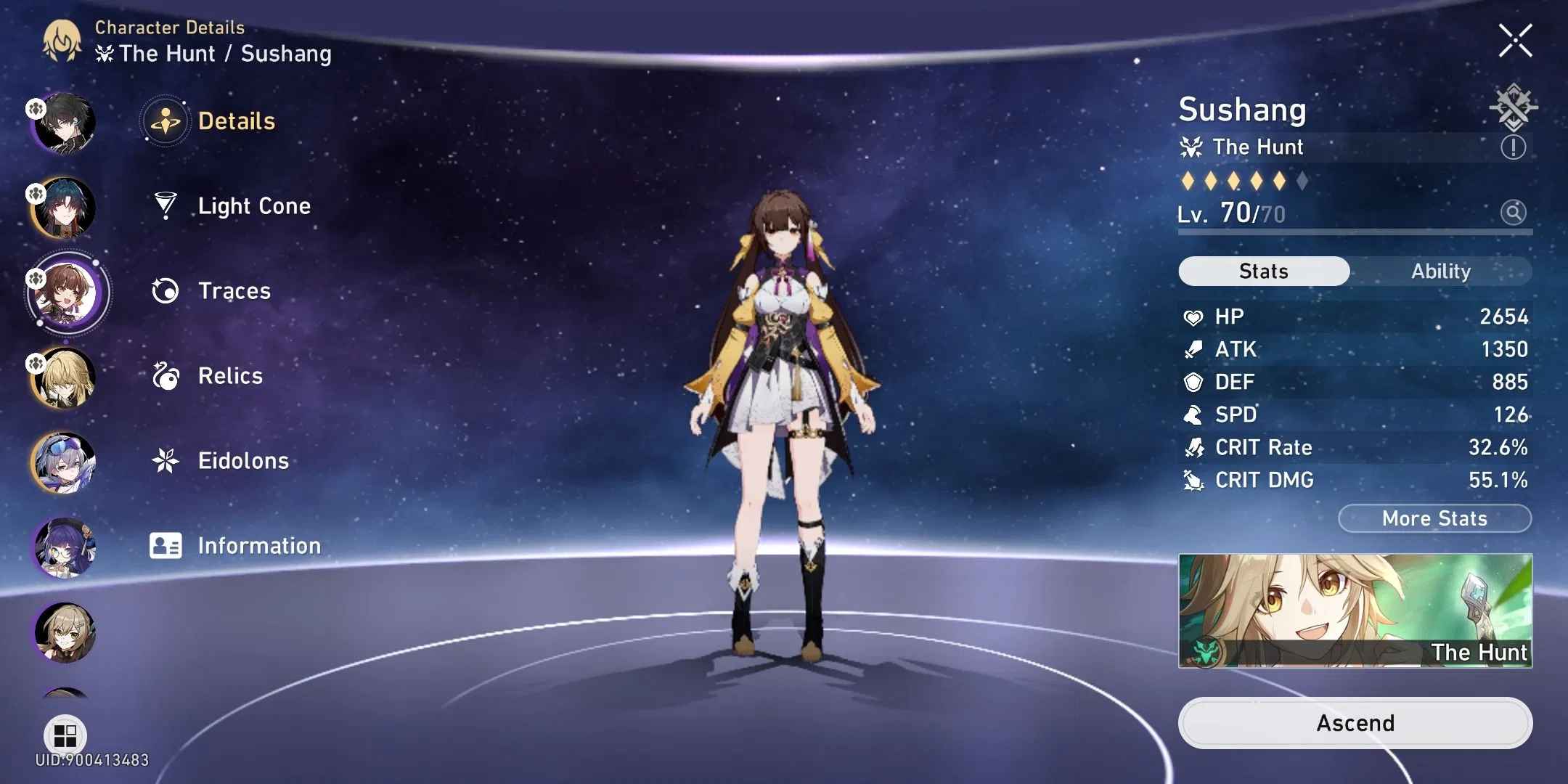The width and height of the screenshot is (1568, 784).
Task: Switch to the Ability tab
Action: click(1441, 271)
